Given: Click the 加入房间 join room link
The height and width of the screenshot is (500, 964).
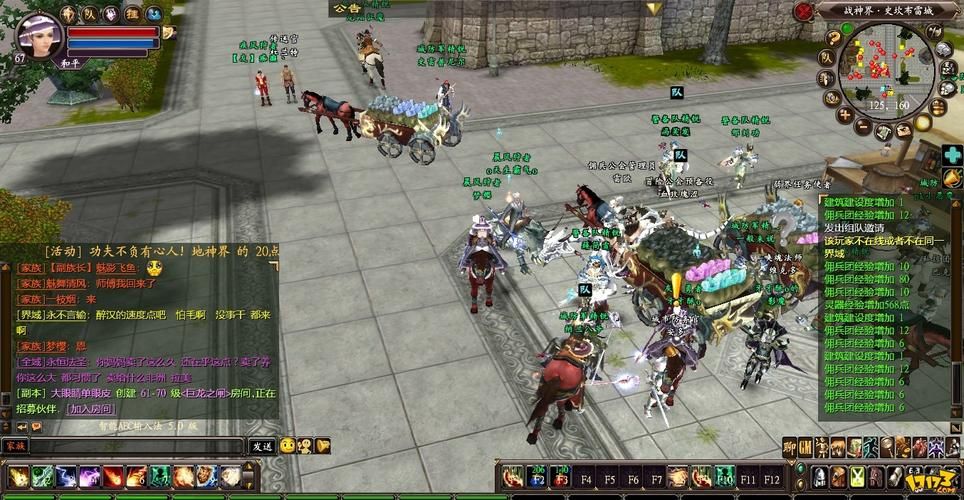Looking at the screenshot, I should click(89, 409).
